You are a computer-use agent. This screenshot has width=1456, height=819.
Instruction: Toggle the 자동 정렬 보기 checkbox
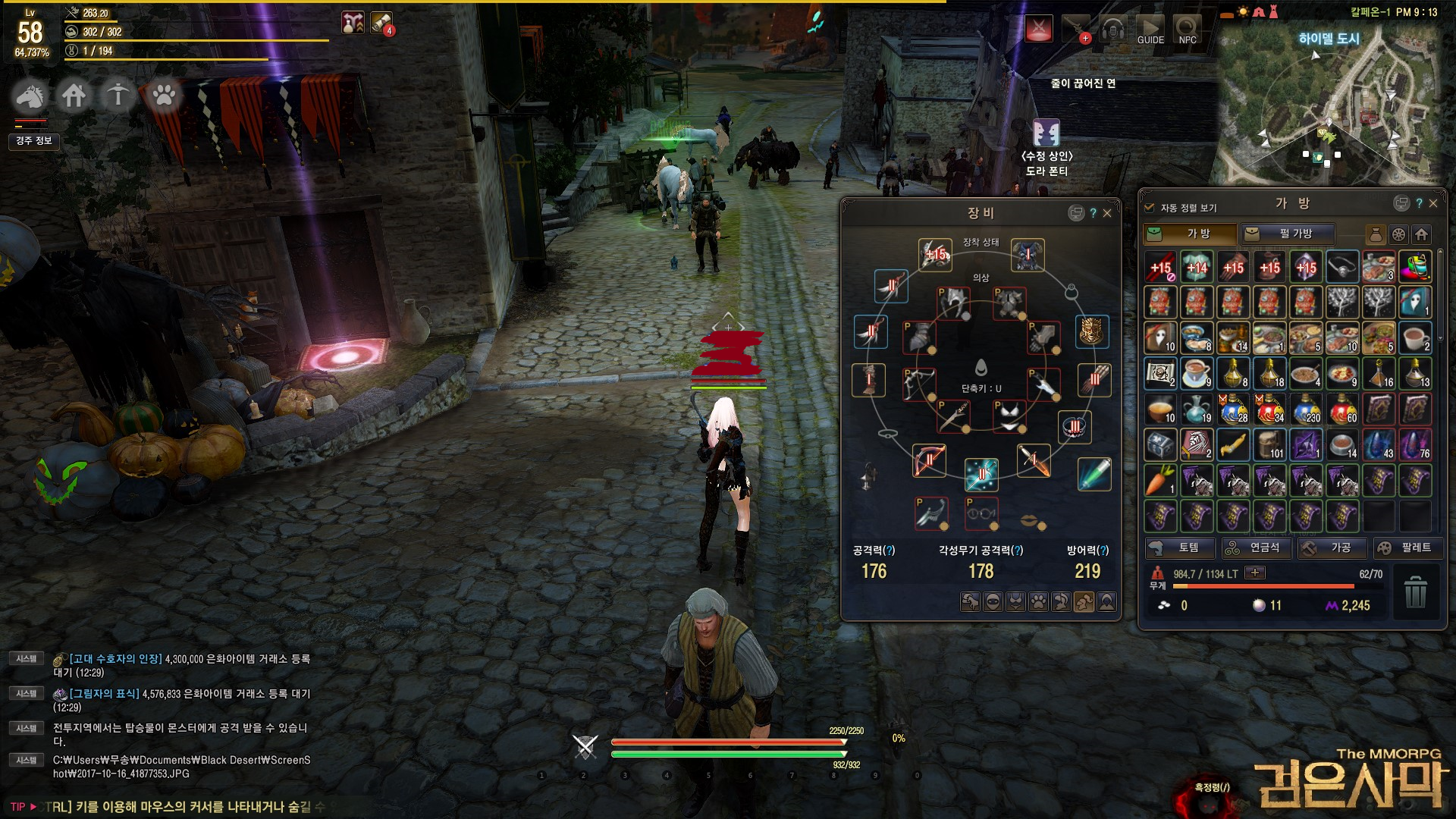tap(1149, 207)
